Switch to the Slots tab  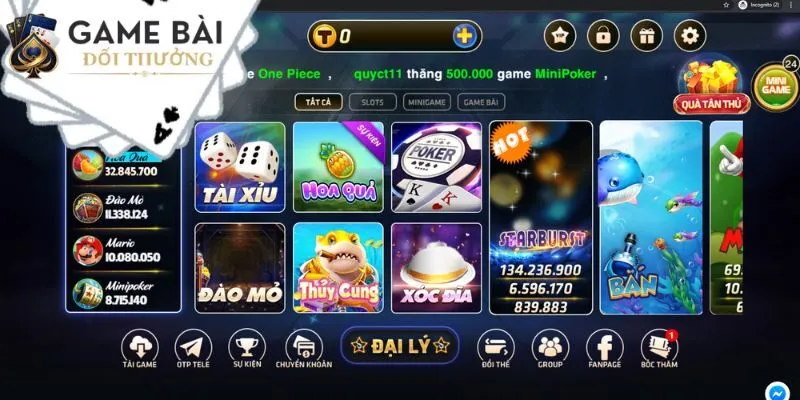(x=372, y=101)
